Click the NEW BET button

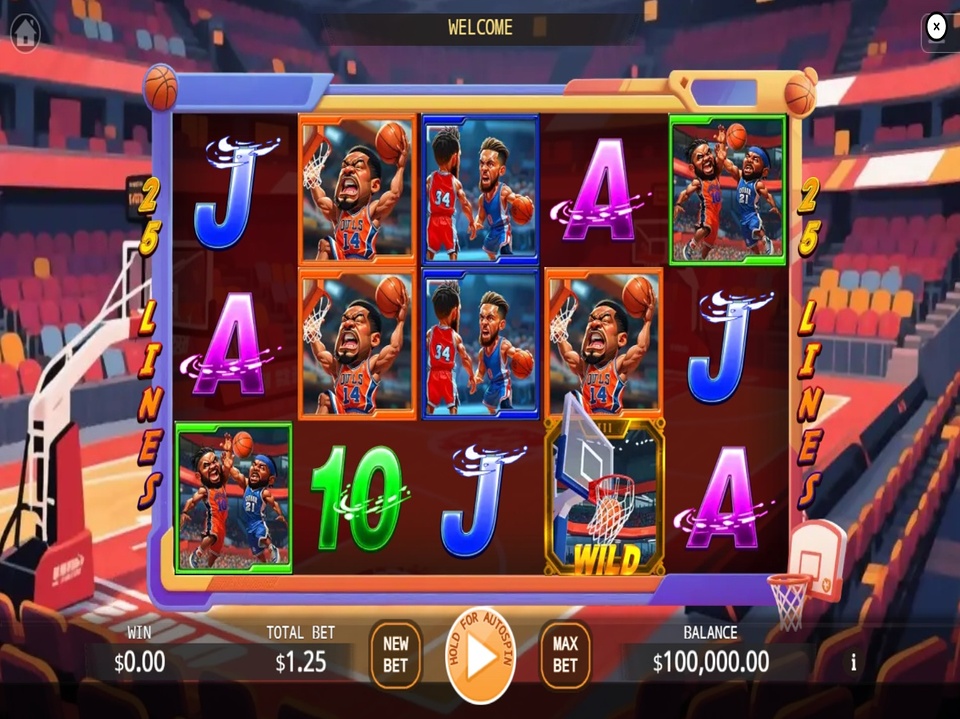tap(396, 656)
